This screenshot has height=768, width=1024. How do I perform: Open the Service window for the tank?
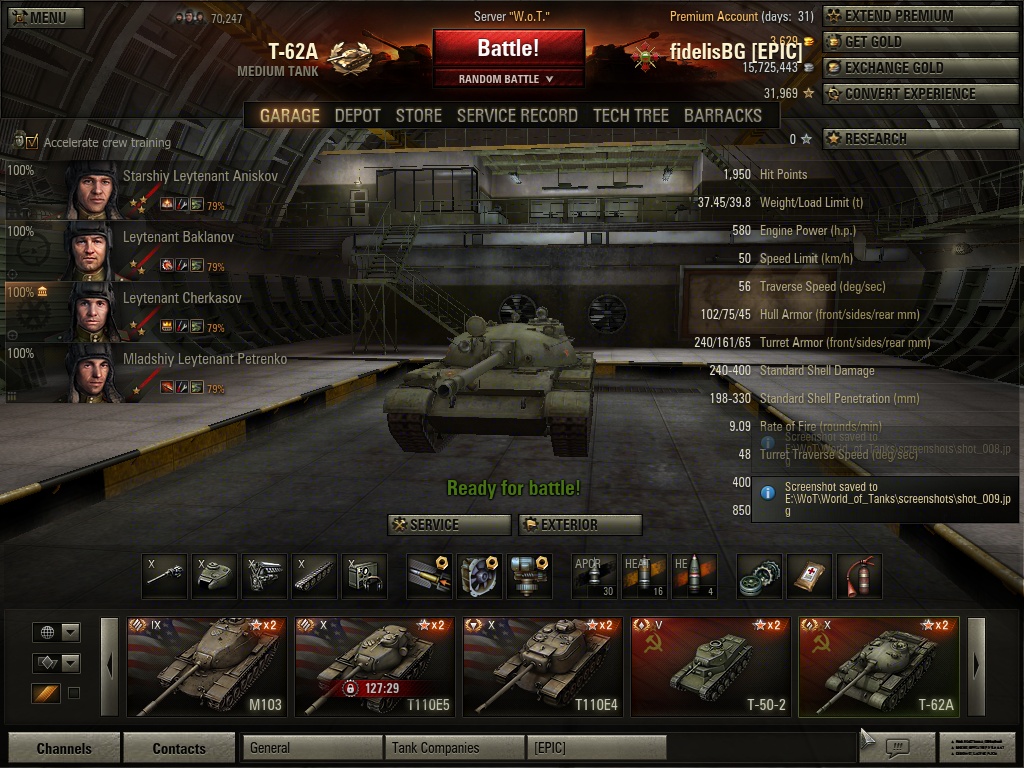pos(449,524)
